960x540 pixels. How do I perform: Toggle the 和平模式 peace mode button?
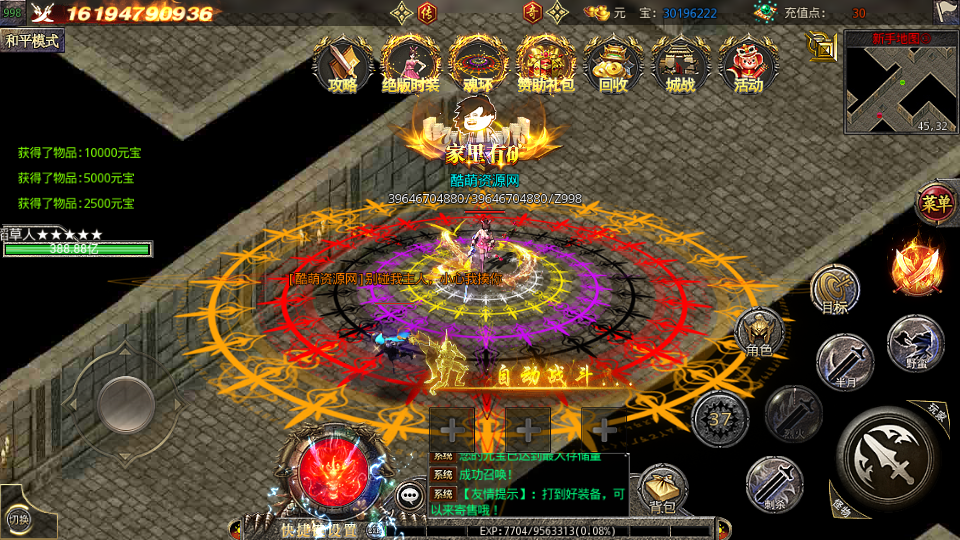pyautogui.click(x=32, y=41)
